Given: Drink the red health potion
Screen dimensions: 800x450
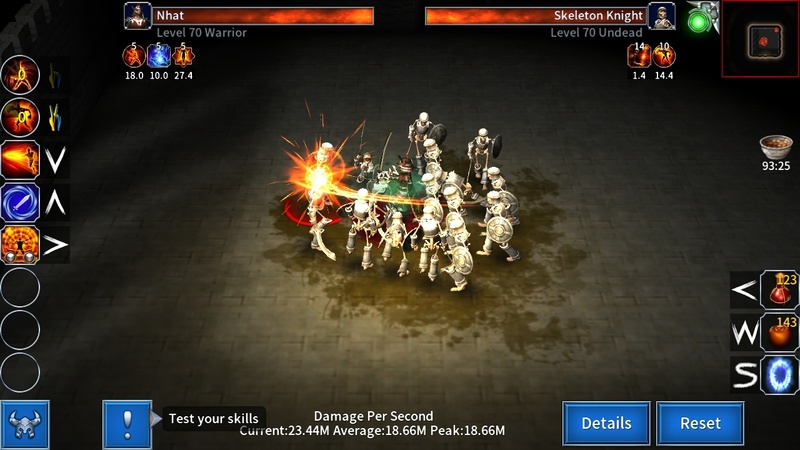Looking at the screenshot, I should click(x=780, y=291).
